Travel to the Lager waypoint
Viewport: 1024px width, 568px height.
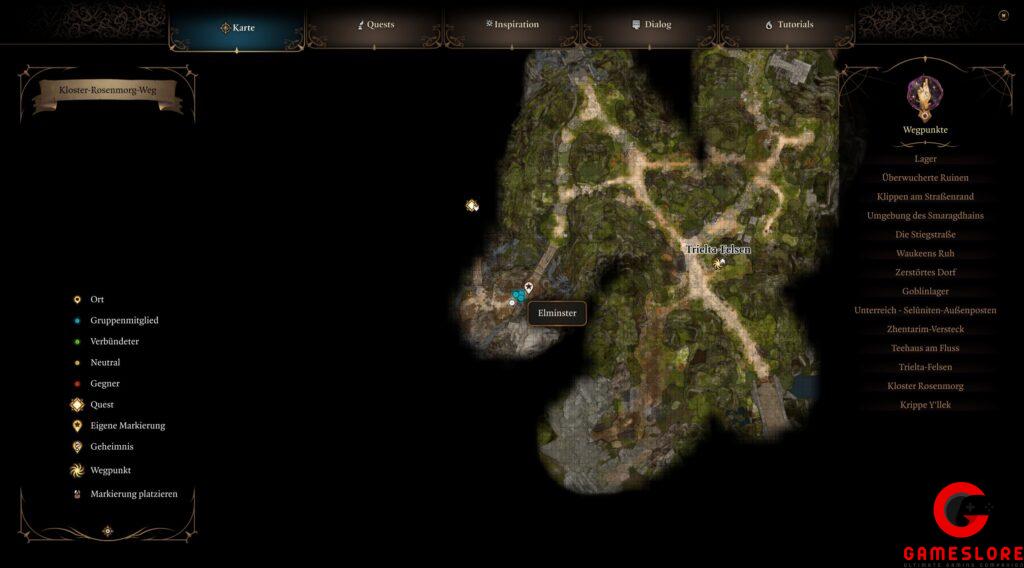click(925, 159)
